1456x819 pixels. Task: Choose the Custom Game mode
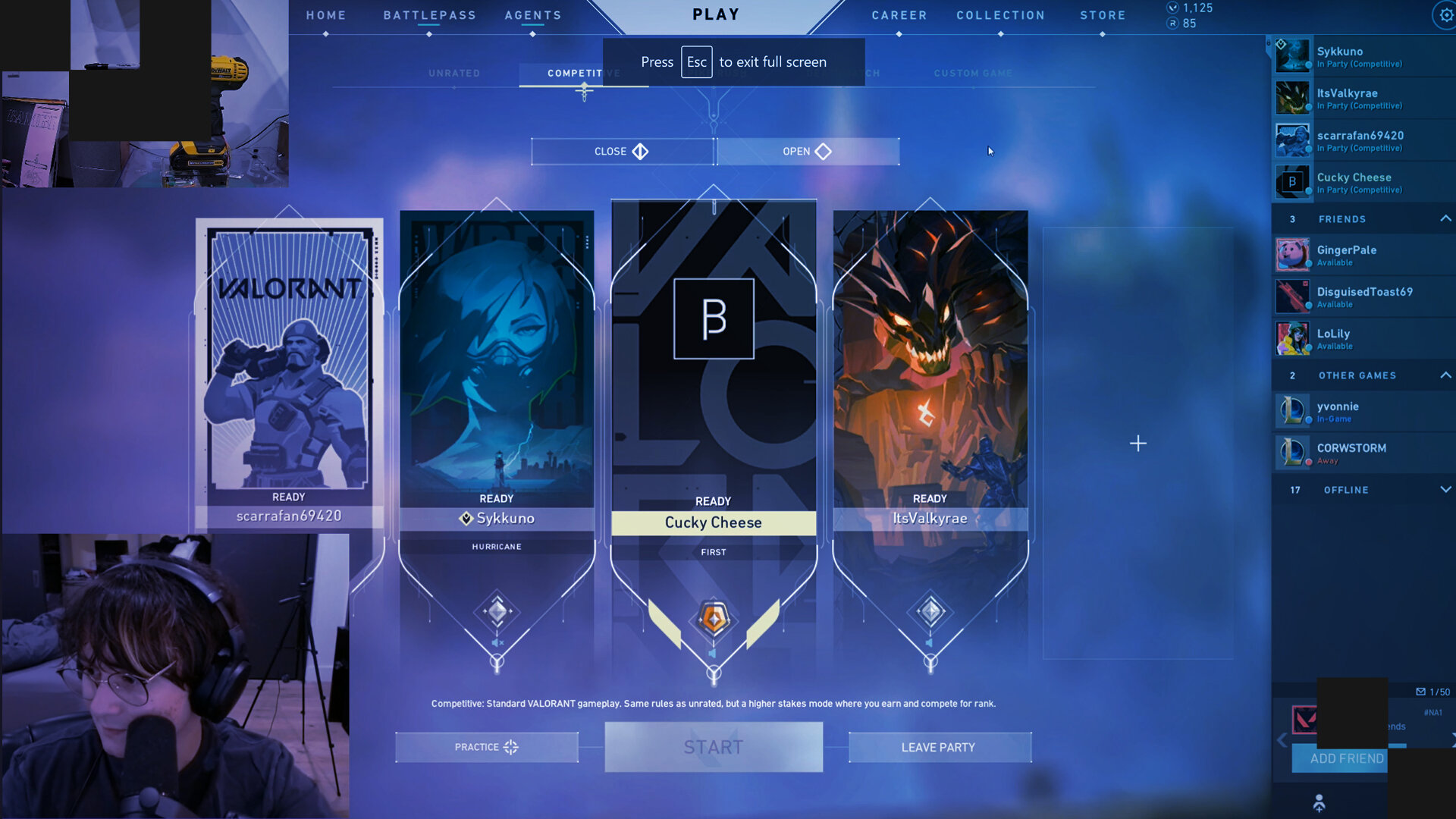pos(973,74)
